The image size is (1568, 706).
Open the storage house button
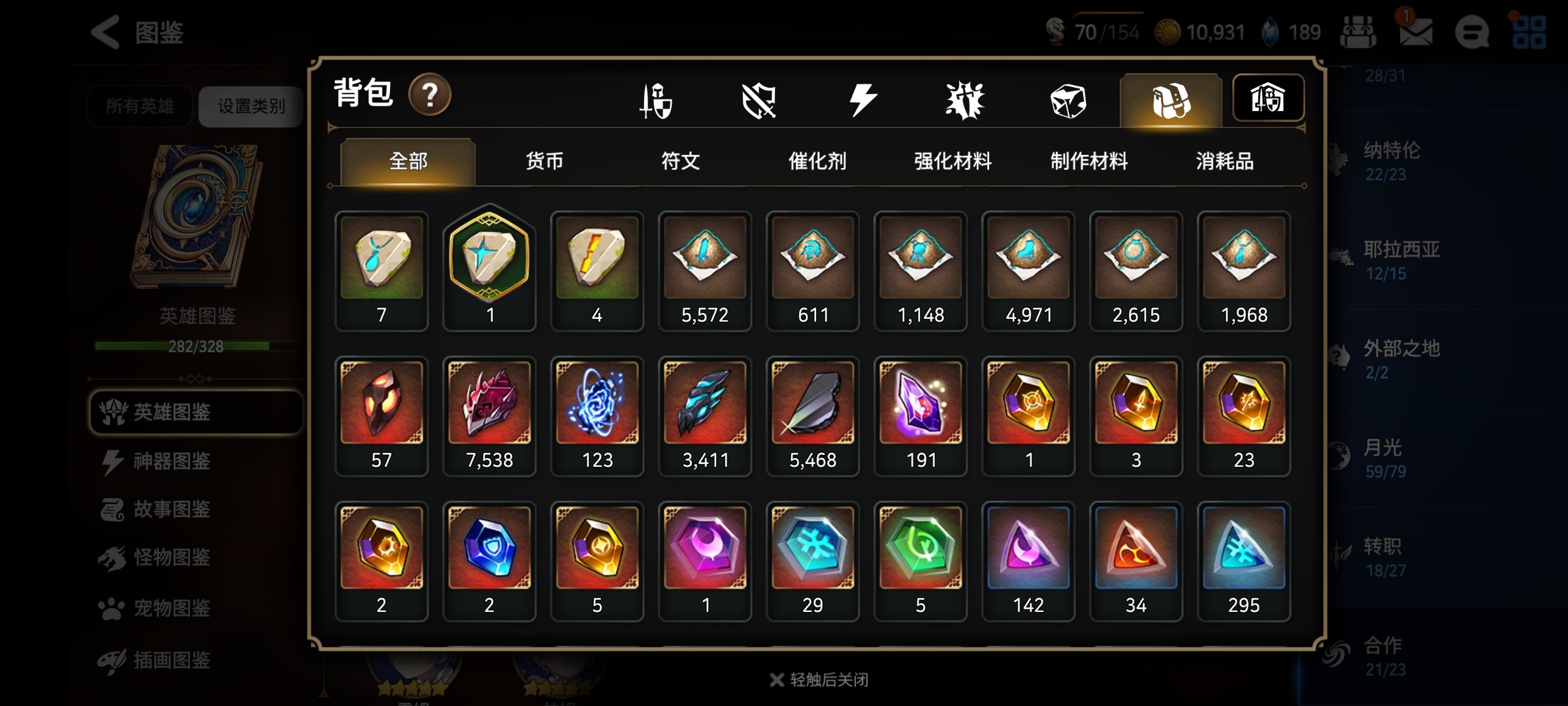click(x=1267, y=98)
